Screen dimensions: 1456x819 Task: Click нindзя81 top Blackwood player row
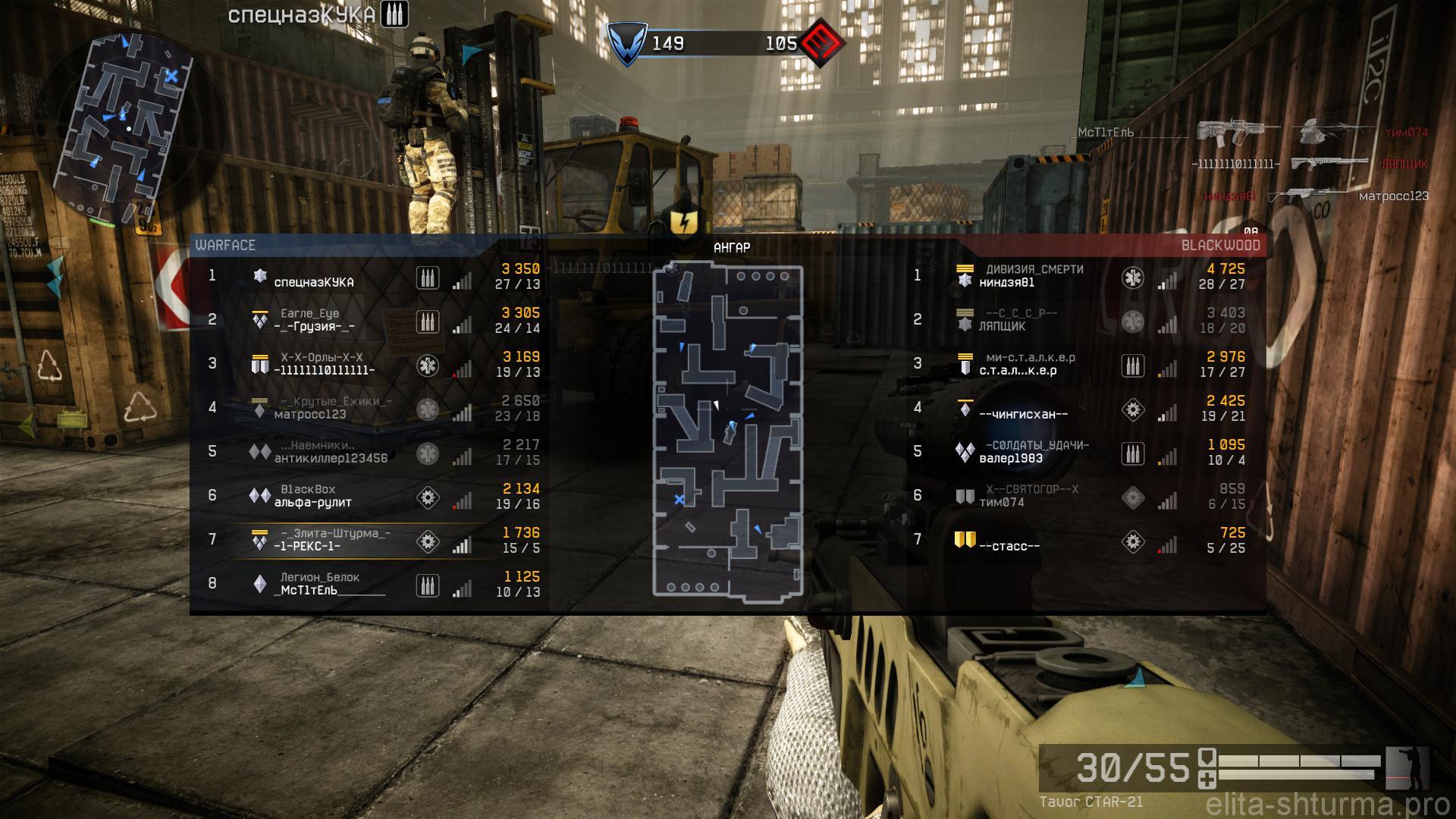[x=1077, y=278]
